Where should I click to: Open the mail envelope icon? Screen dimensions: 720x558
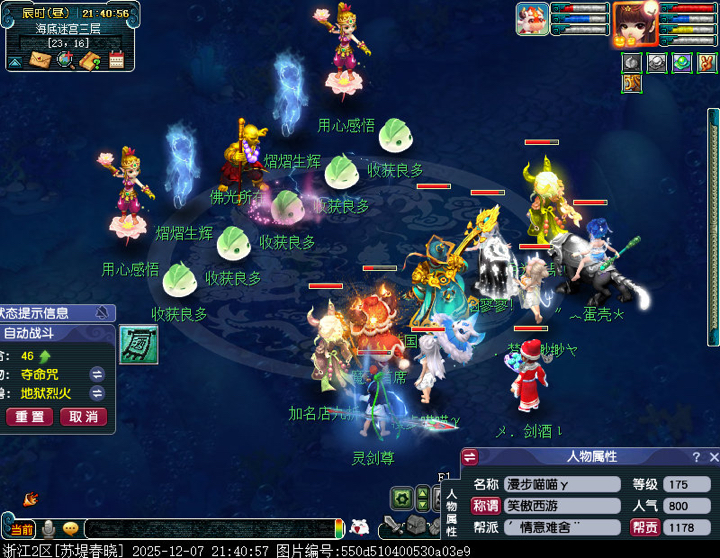point(41,61)
